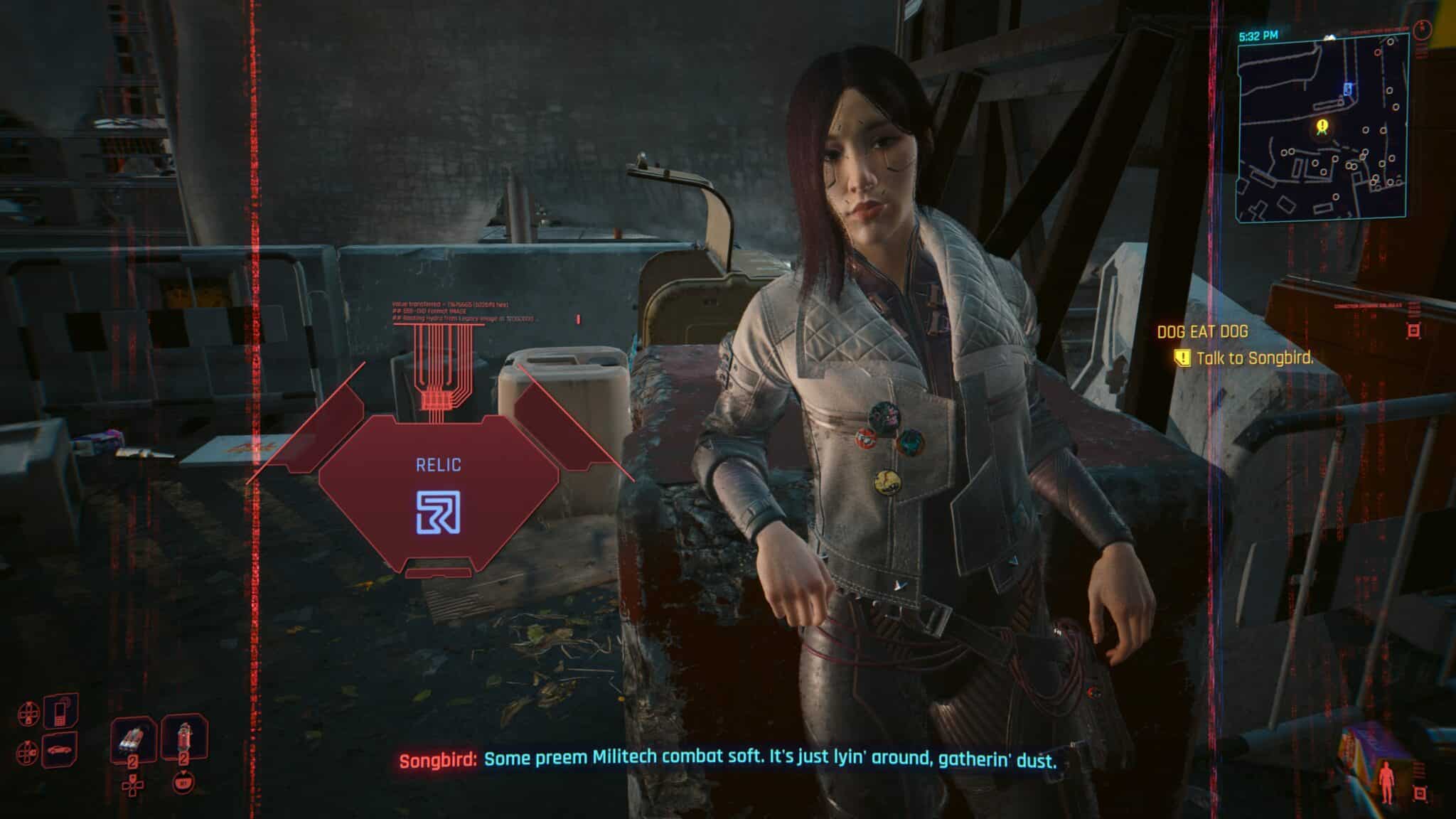Toggle the lower D-pad control widget

click(x=28, y=753)
